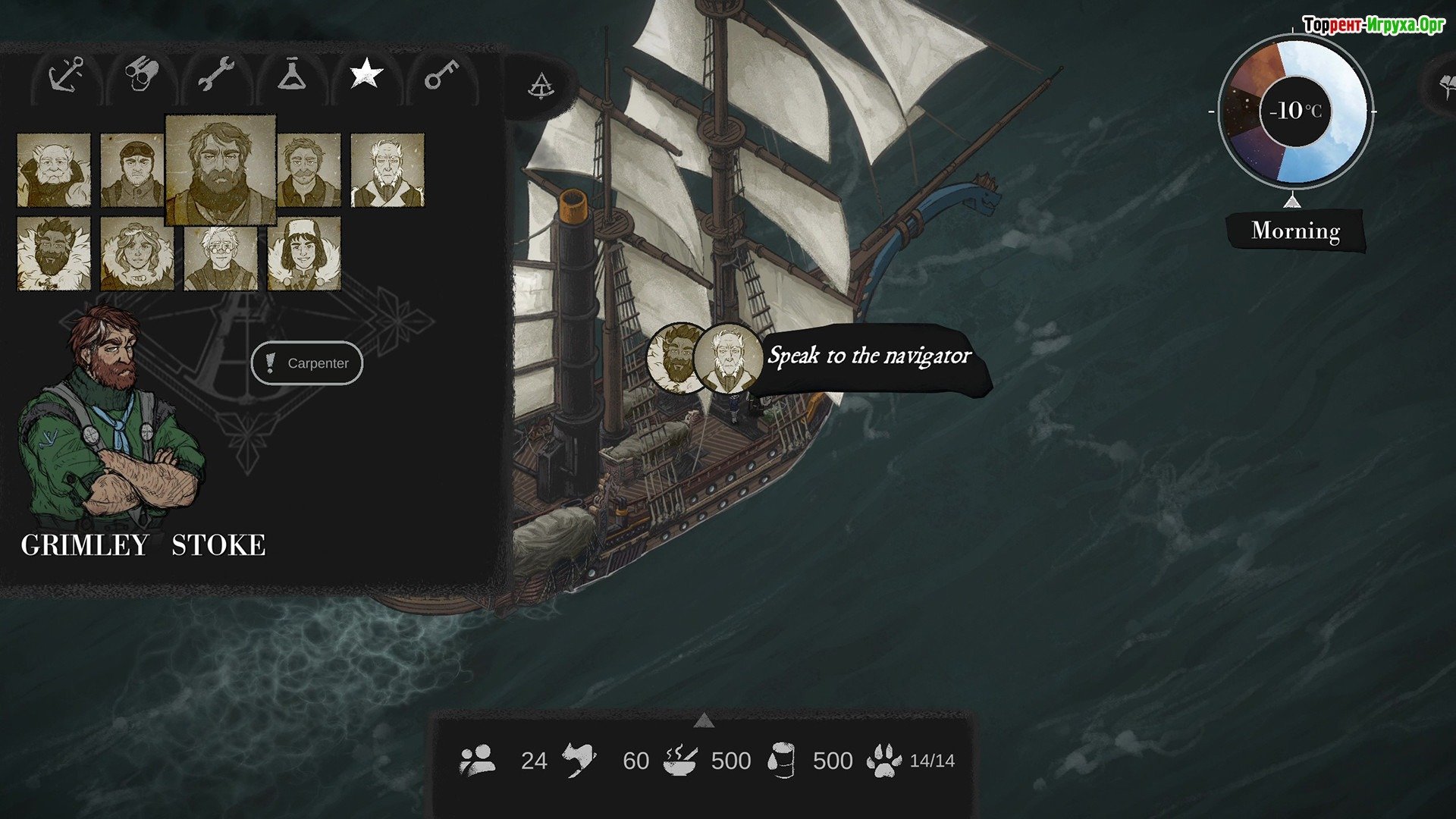Click the sextant navigation icon

tap(541, 86)
